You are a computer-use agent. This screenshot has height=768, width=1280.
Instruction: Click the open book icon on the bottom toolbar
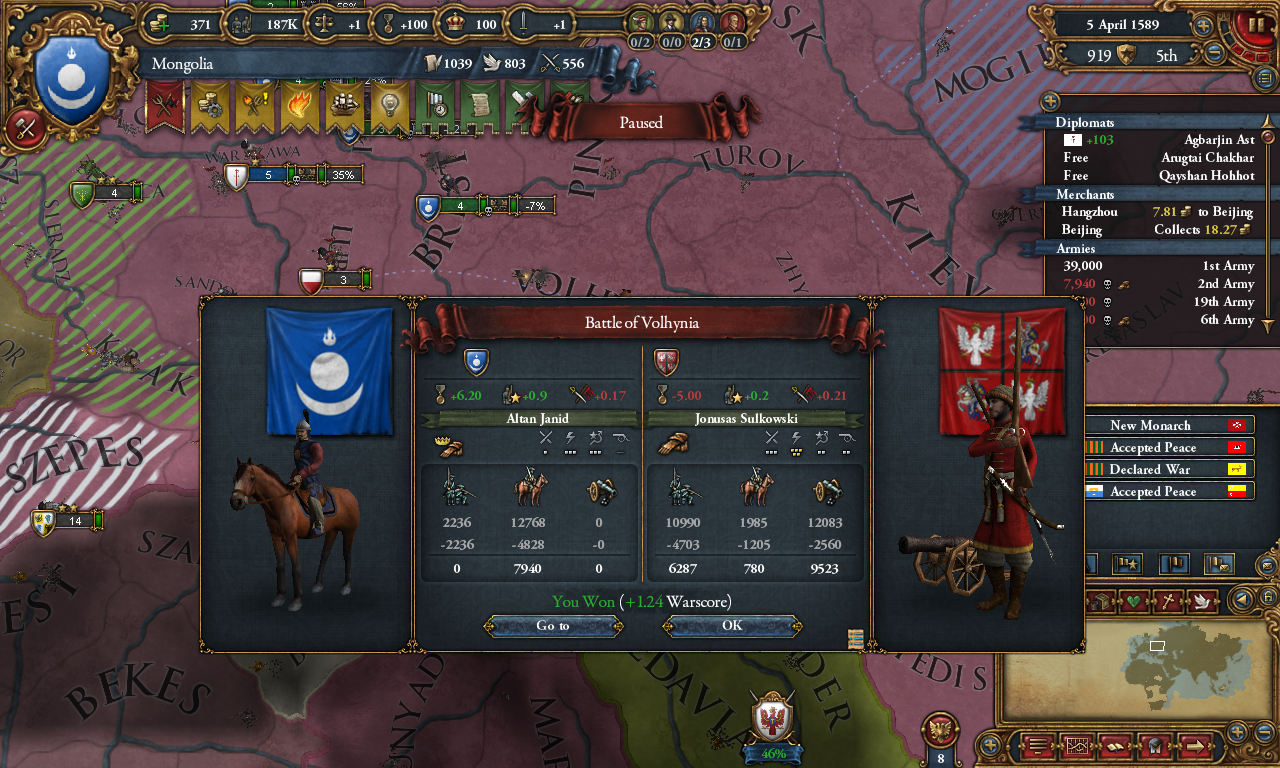click(x=1116, y=745)
